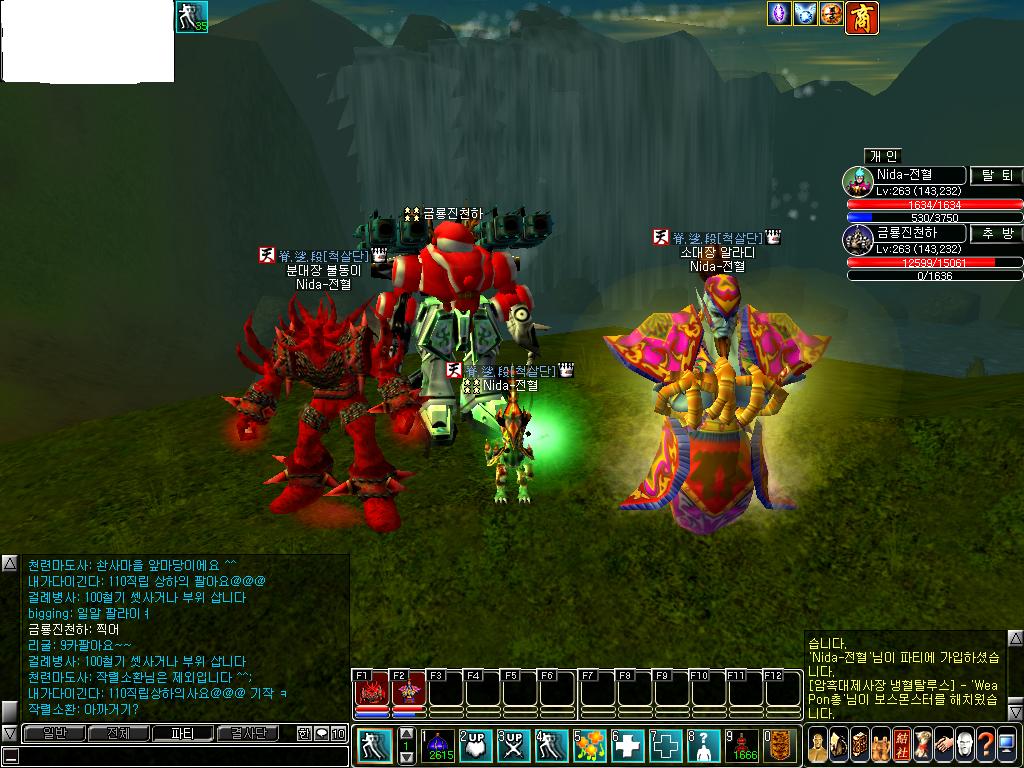1024x768 pixels.
Task: Open the 파티 chat tab
Action: [x=183, y=733]
